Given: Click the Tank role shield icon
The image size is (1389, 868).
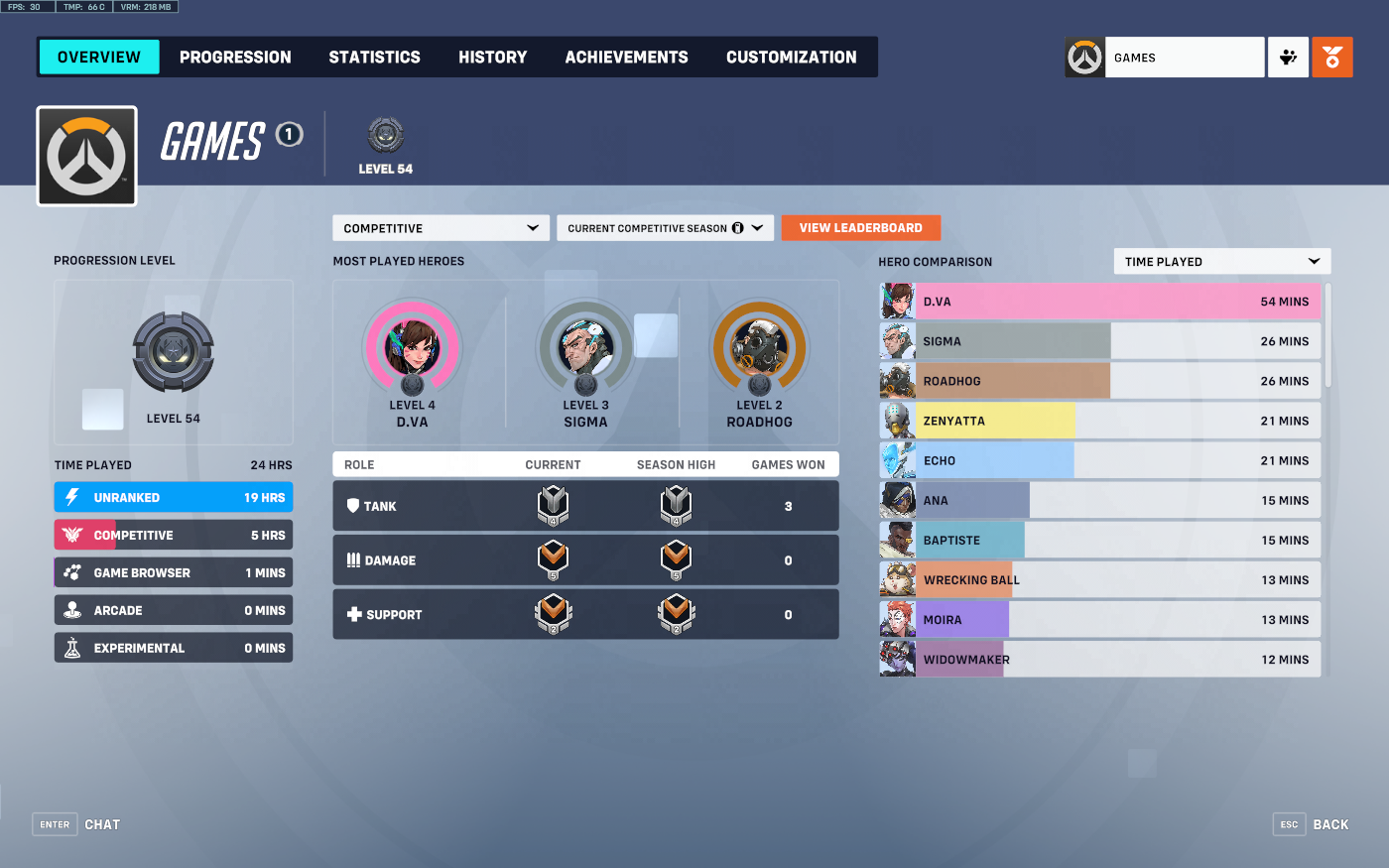Looking at the screenshot, I should tap(354, 505).
